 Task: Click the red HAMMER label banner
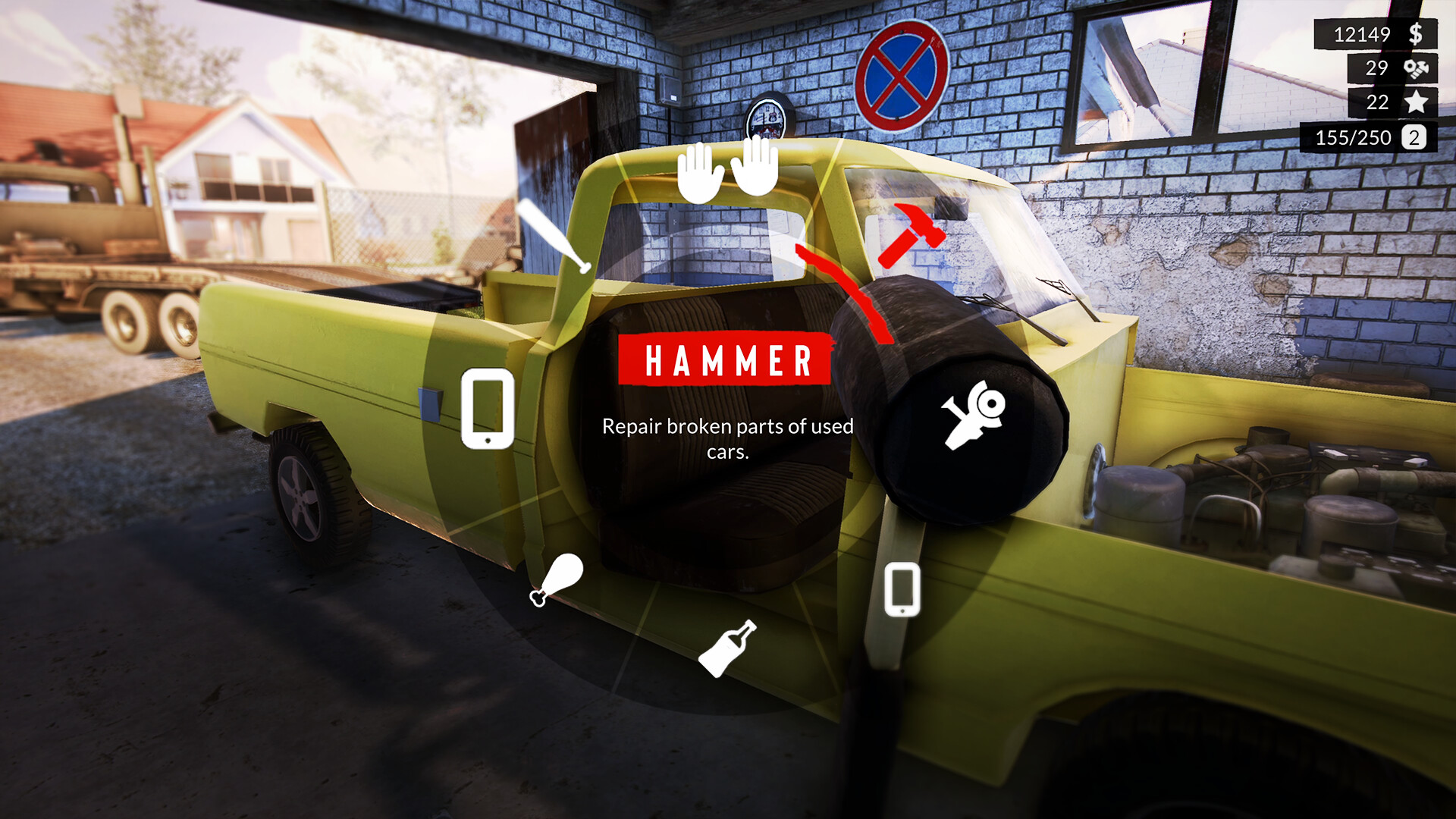tap(726, 359)
